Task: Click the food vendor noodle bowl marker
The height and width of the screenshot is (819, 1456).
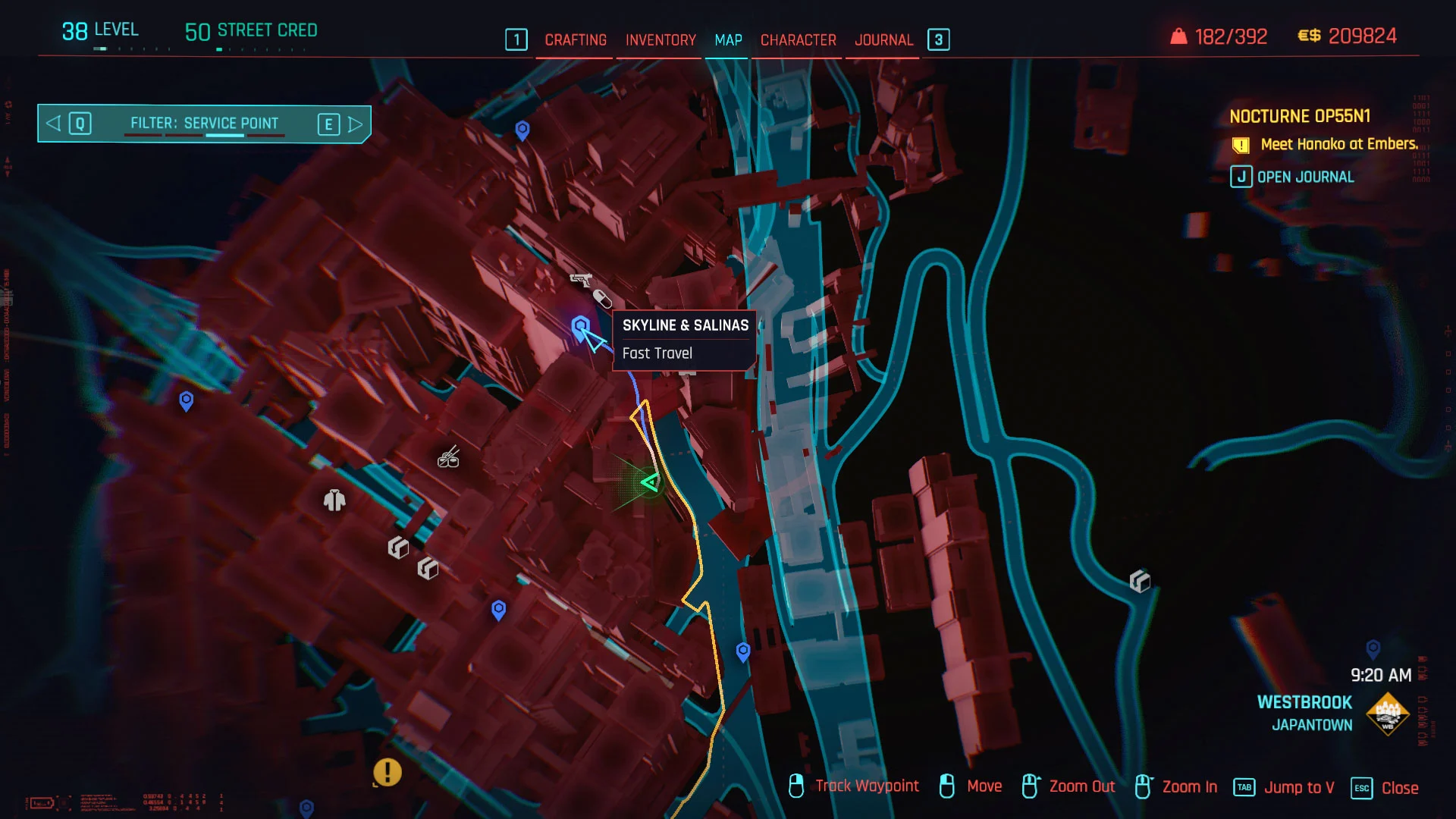Action: [x=449, y=457]
